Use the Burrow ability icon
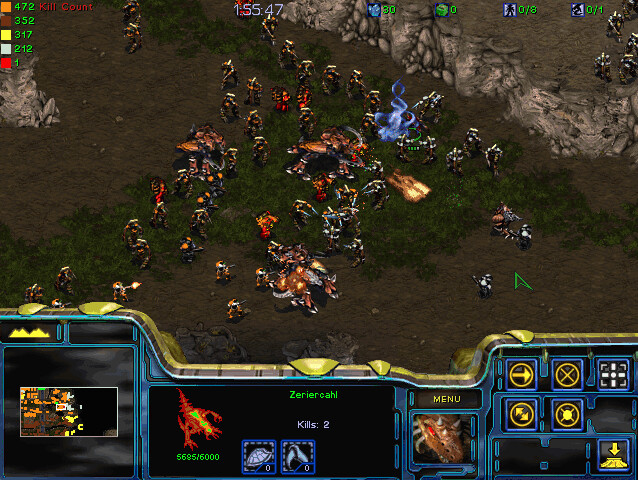 [x=613, y=455]
